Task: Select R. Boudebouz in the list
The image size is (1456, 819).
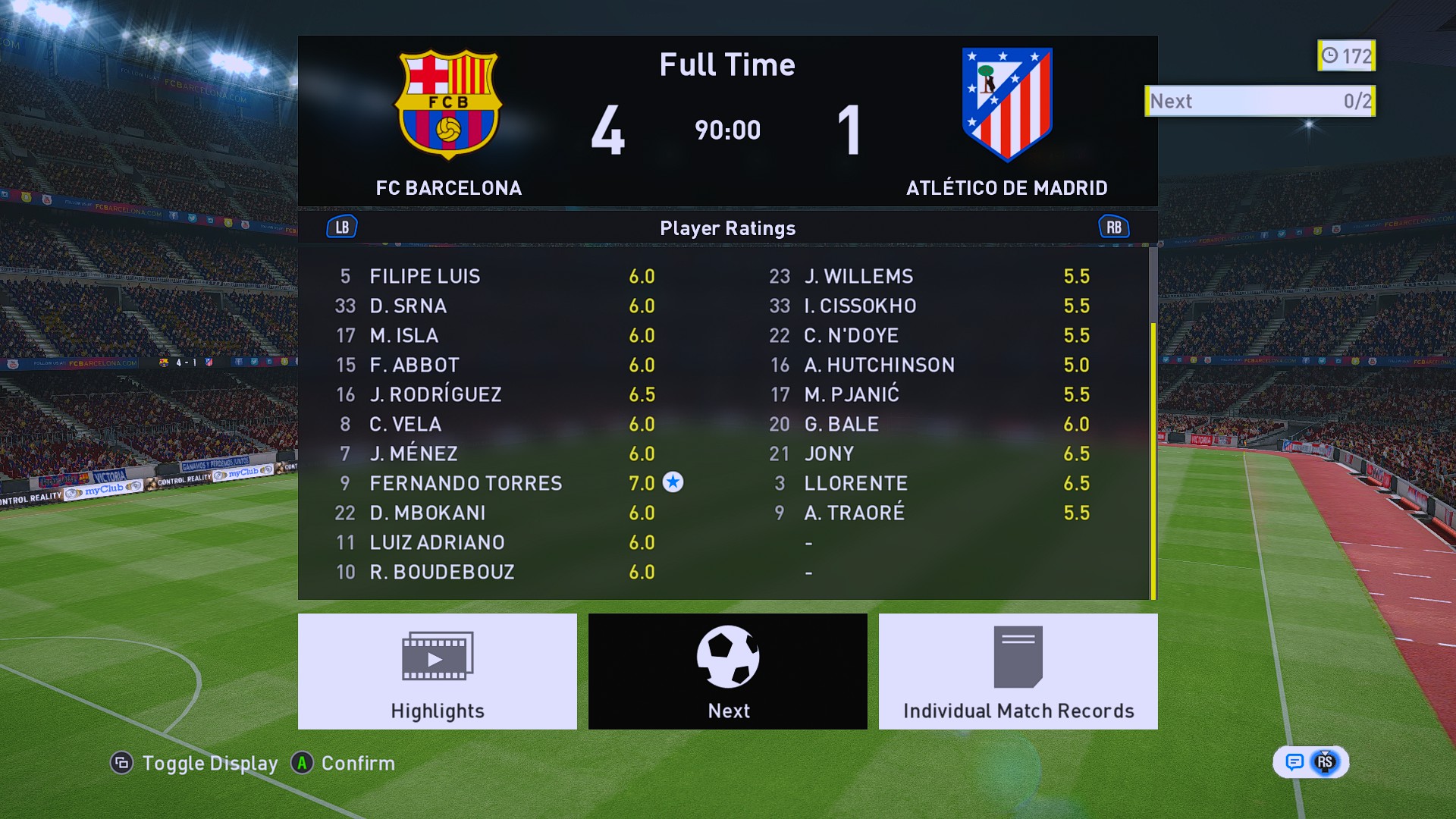Action: point(441,572)
